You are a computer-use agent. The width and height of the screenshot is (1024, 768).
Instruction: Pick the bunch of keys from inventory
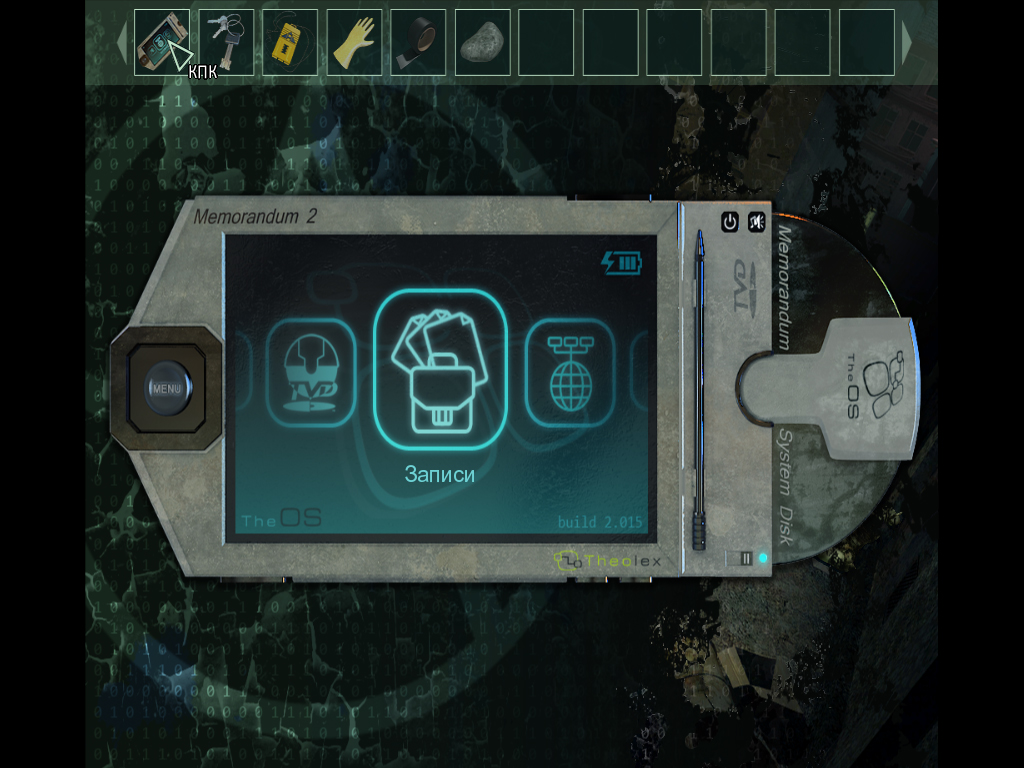tap(226, 42)
